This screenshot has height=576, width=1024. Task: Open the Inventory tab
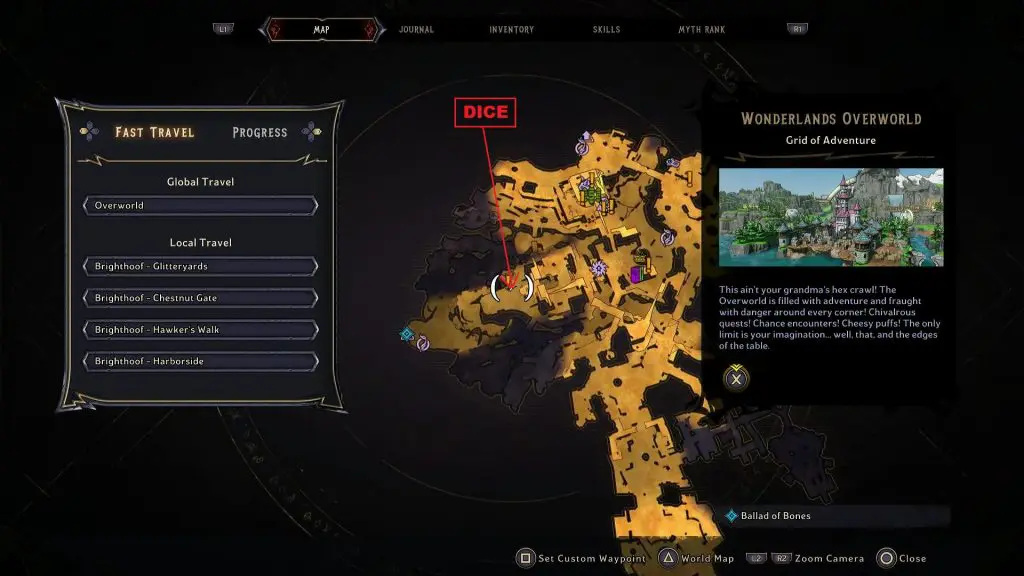click(511, 30)
